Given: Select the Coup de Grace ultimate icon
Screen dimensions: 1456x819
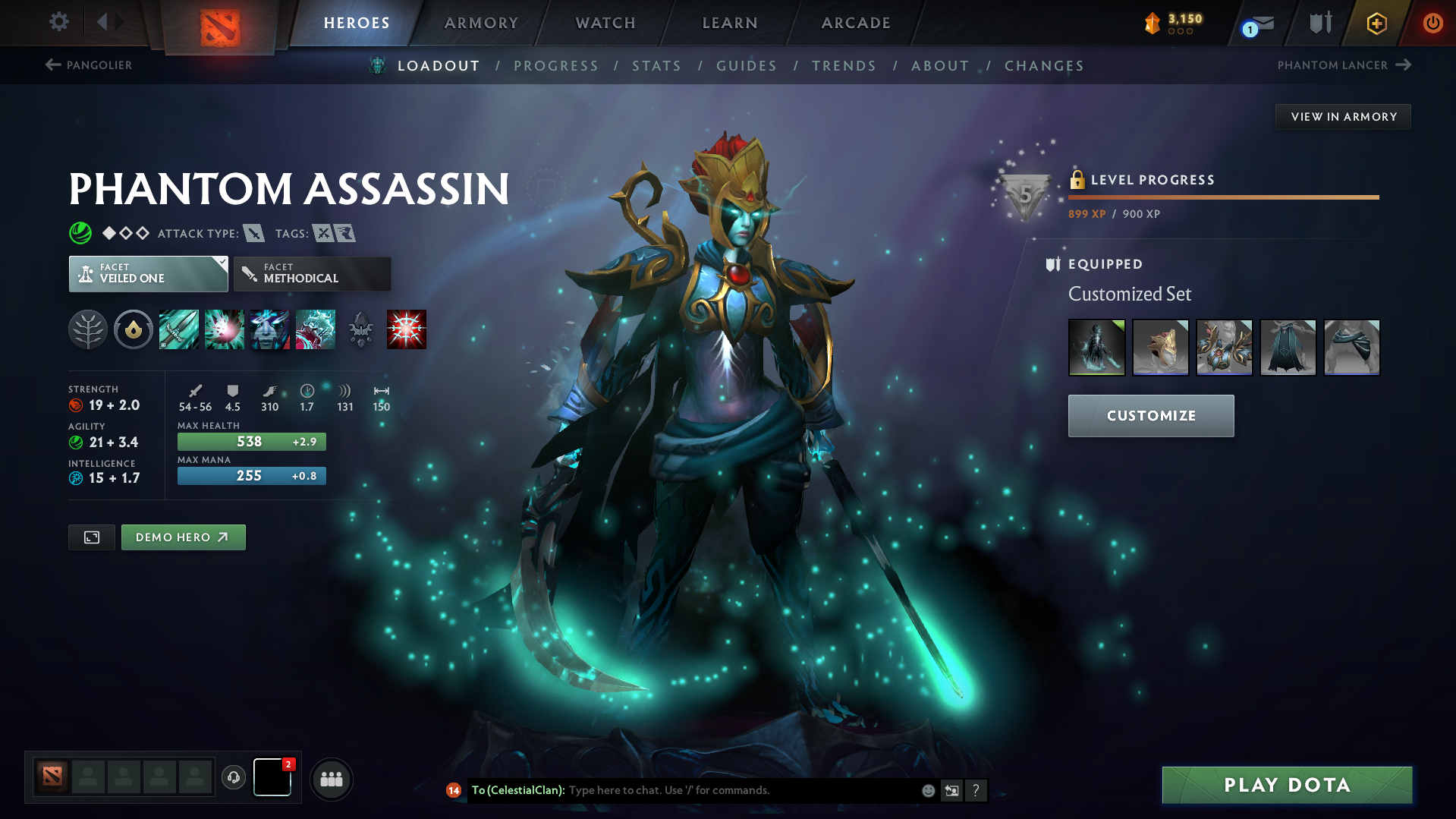Looking at the screenshot, I should [407, 329].
